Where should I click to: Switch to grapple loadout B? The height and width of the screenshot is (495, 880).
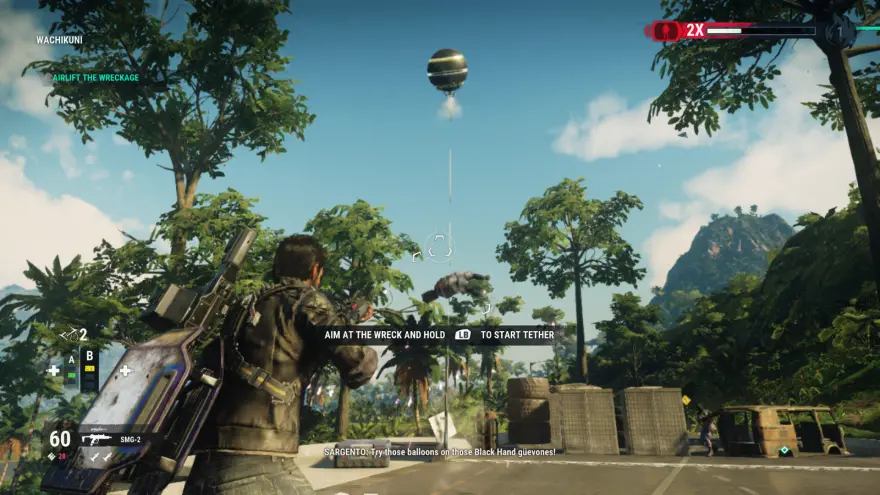pyautogui.click(x=89, y=356)
